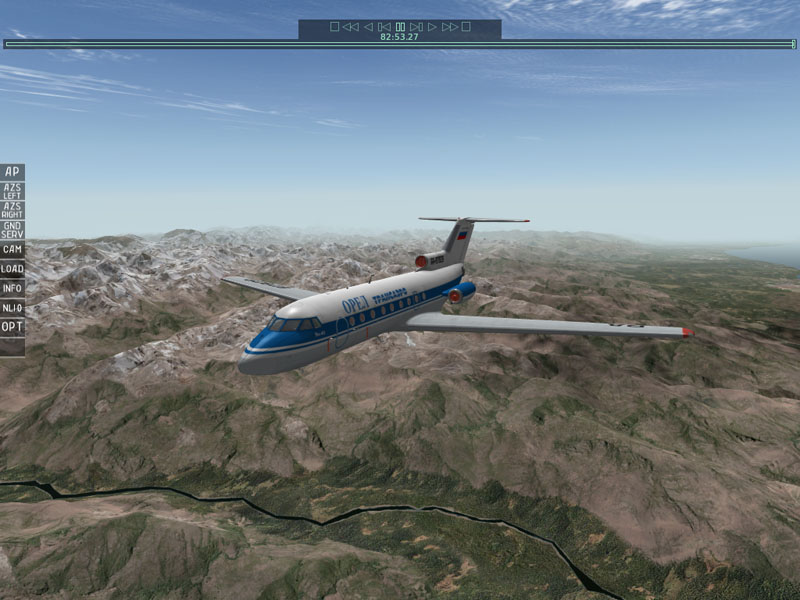Toggle the AZS LEFT breaker panel
800x600 pixels.
[x=12, y=191]
